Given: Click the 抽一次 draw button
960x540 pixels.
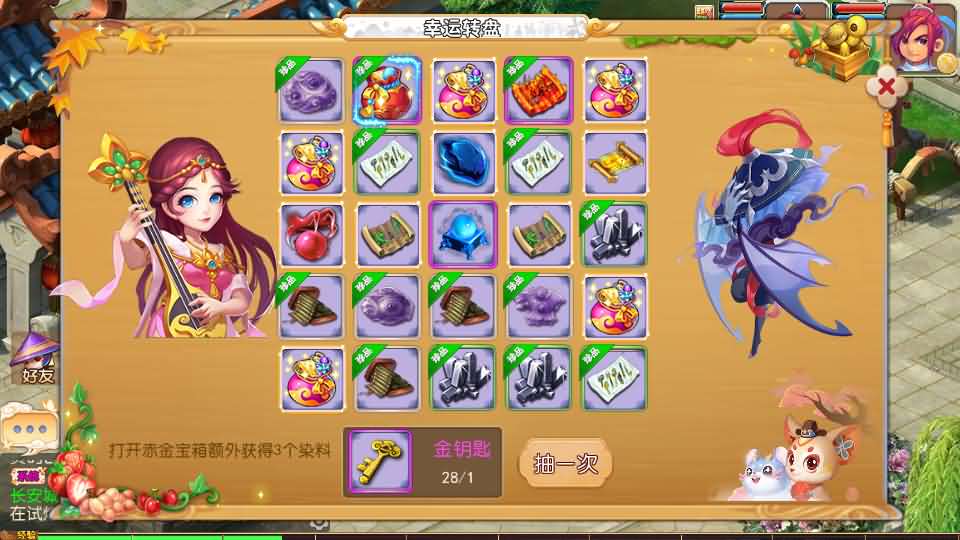Looking at the screenshot, I should [x=565, y=464].
